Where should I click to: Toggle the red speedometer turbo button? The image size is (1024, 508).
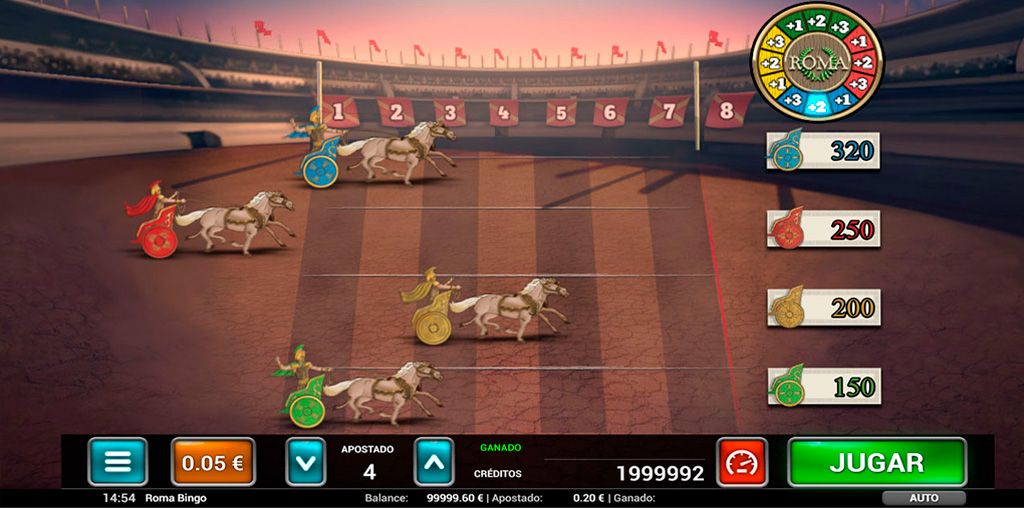(742, 462)
